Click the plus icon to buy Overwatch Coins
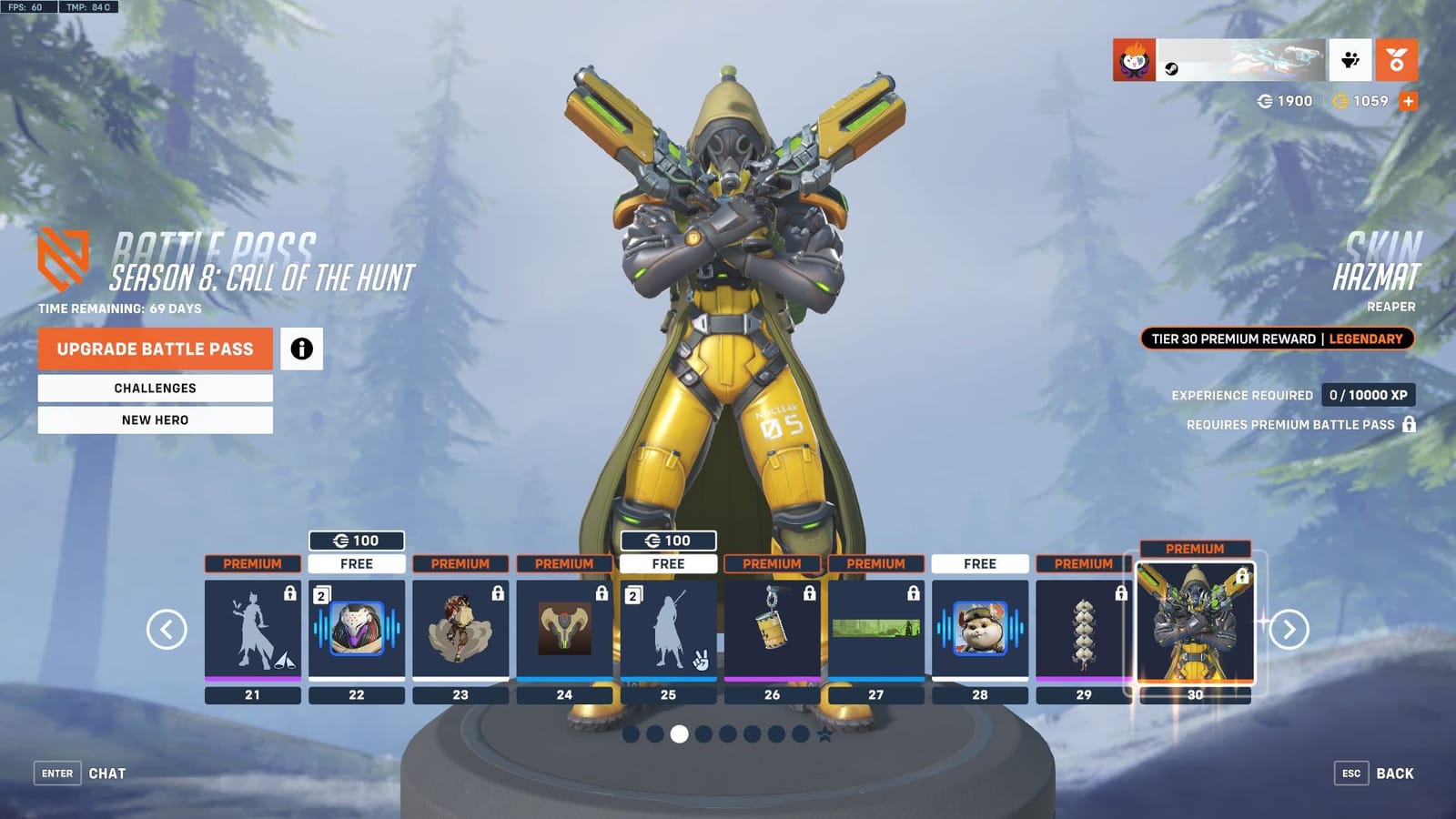 tap(1410, 101)
